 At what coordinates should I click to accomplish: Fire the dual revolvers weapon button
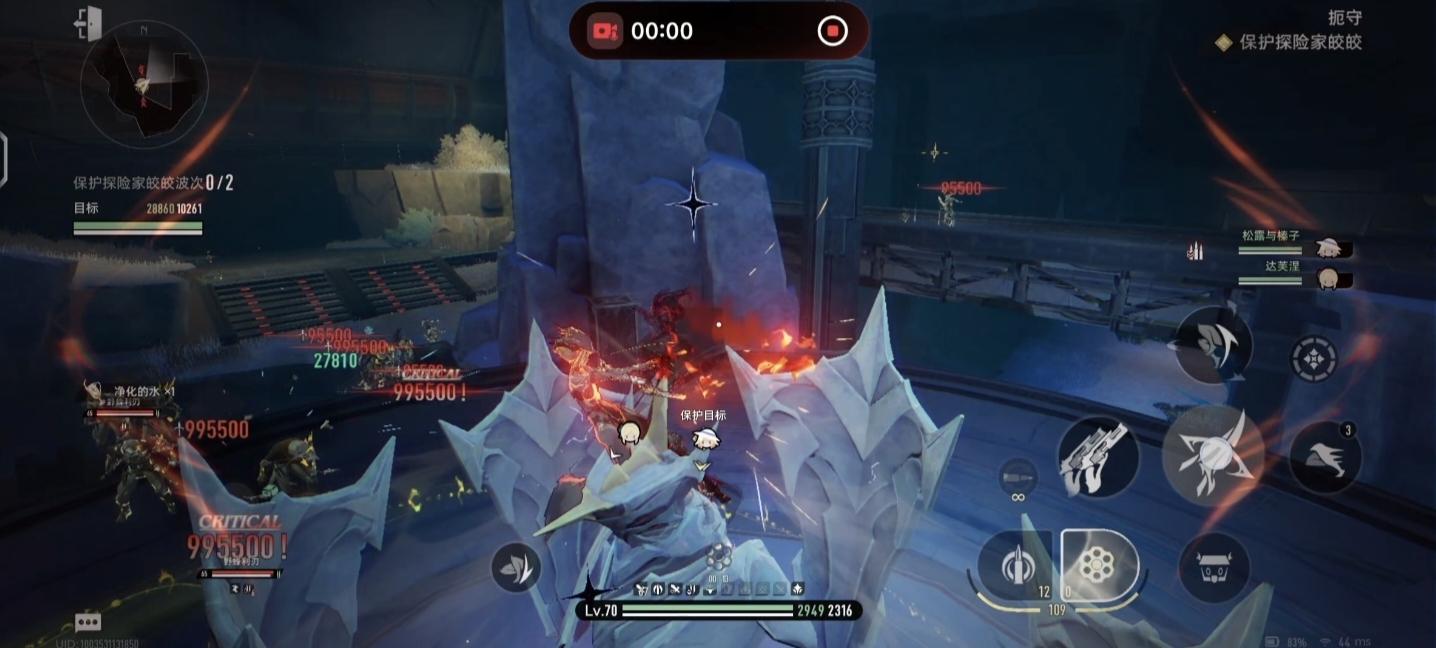(1096, 457)
